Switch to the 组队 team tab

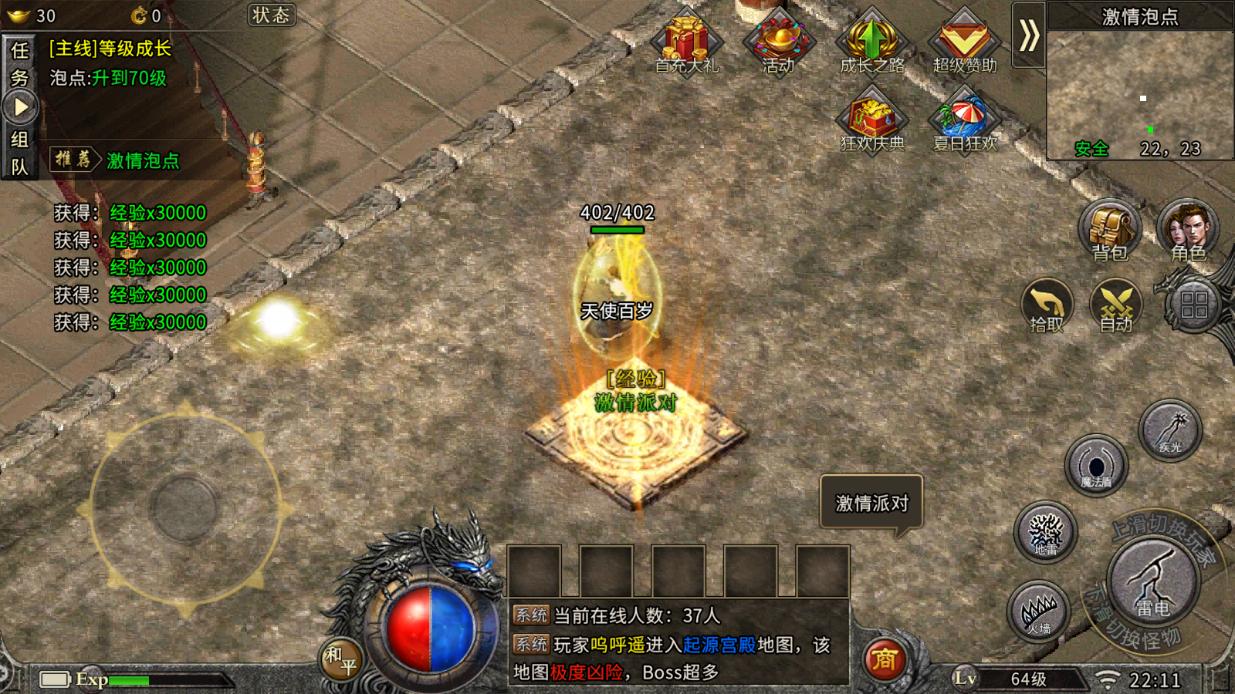(x=20, y=153)
